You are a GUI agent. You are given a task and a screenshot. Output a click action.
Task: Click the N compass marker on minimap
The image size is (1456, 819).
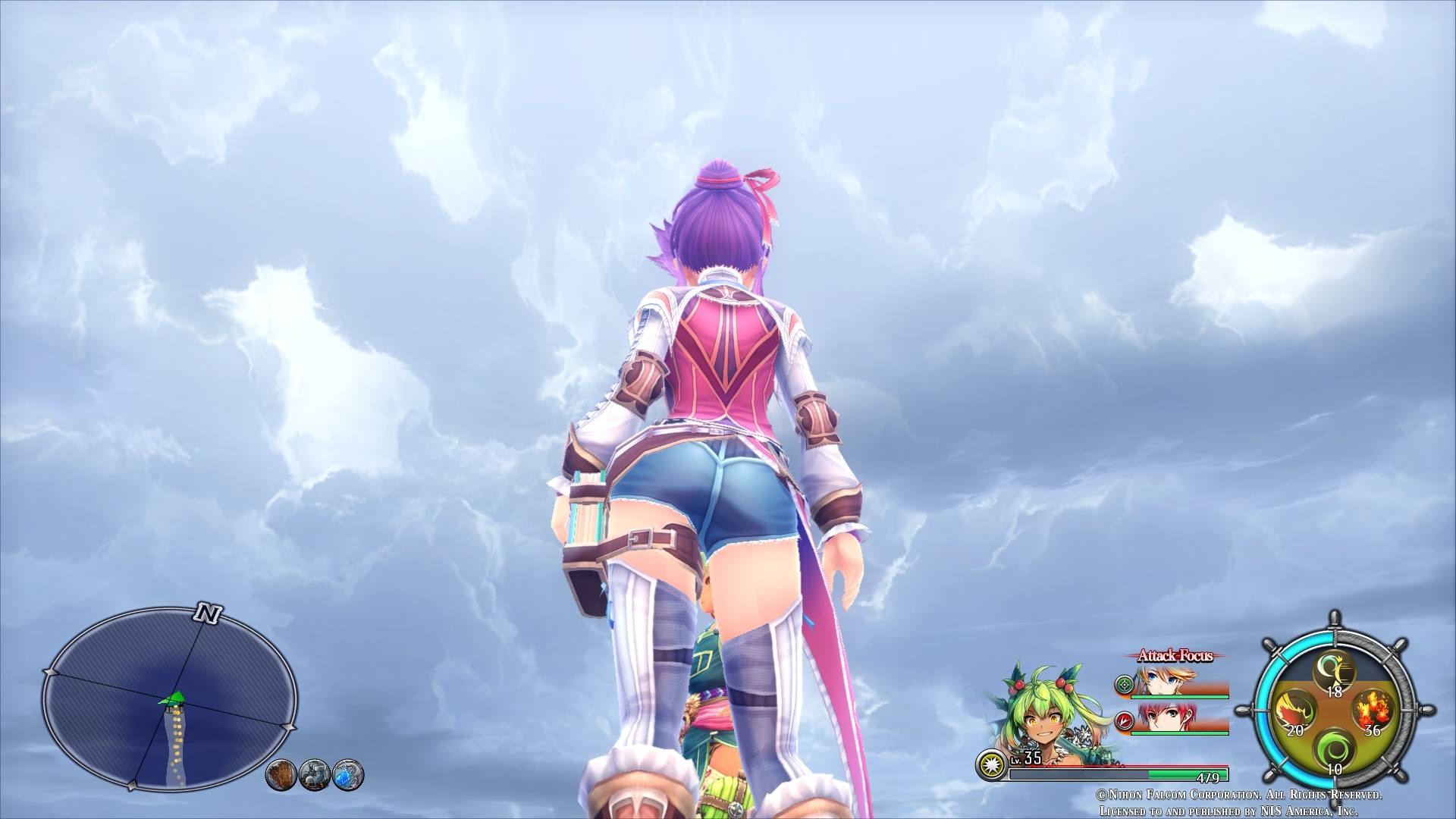pos(206,613)
